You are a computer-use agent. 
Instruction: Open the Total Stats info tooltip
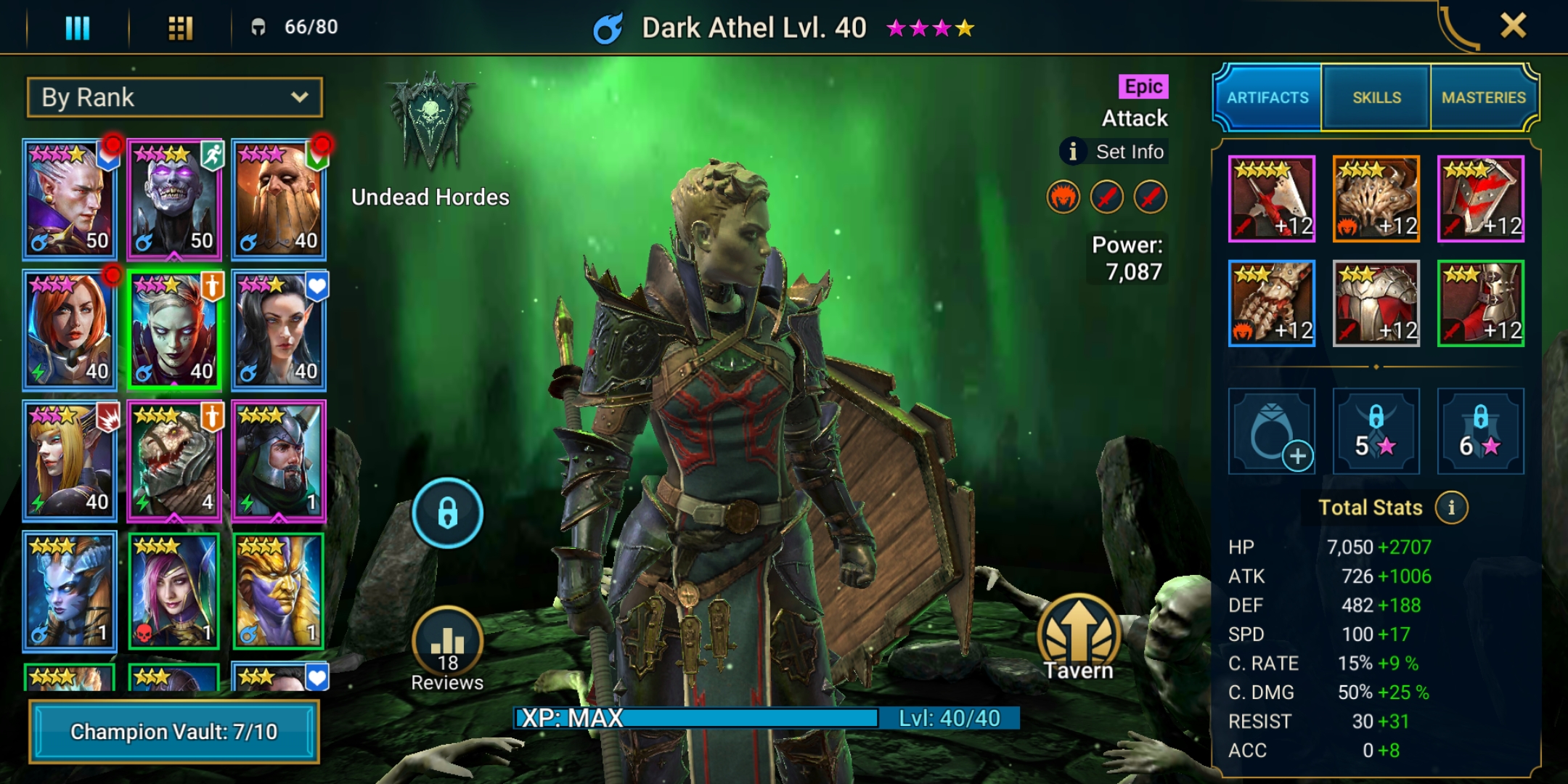[x=1450, y=507]
